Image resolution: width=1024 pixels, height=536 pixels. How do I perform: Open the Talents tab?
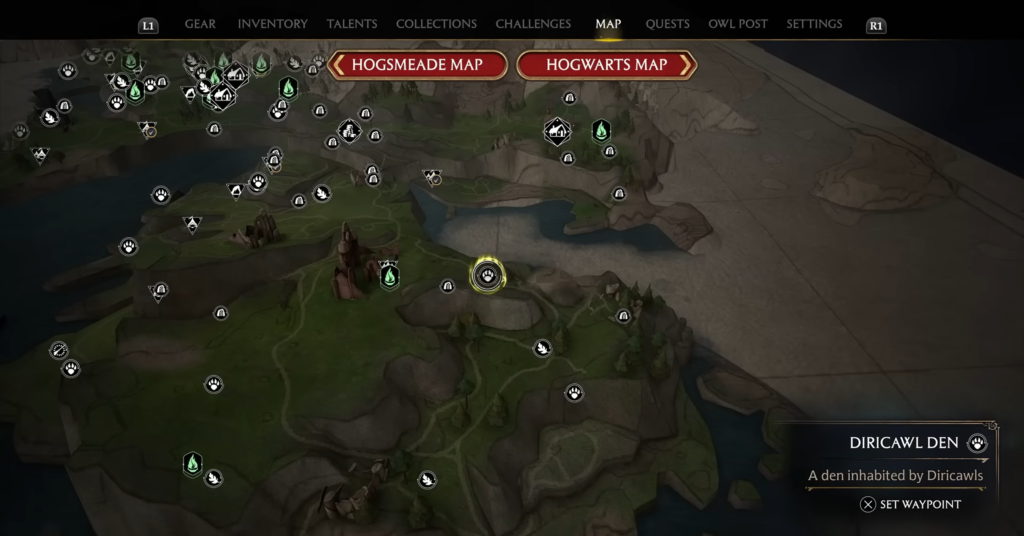[x=352, y=24]
